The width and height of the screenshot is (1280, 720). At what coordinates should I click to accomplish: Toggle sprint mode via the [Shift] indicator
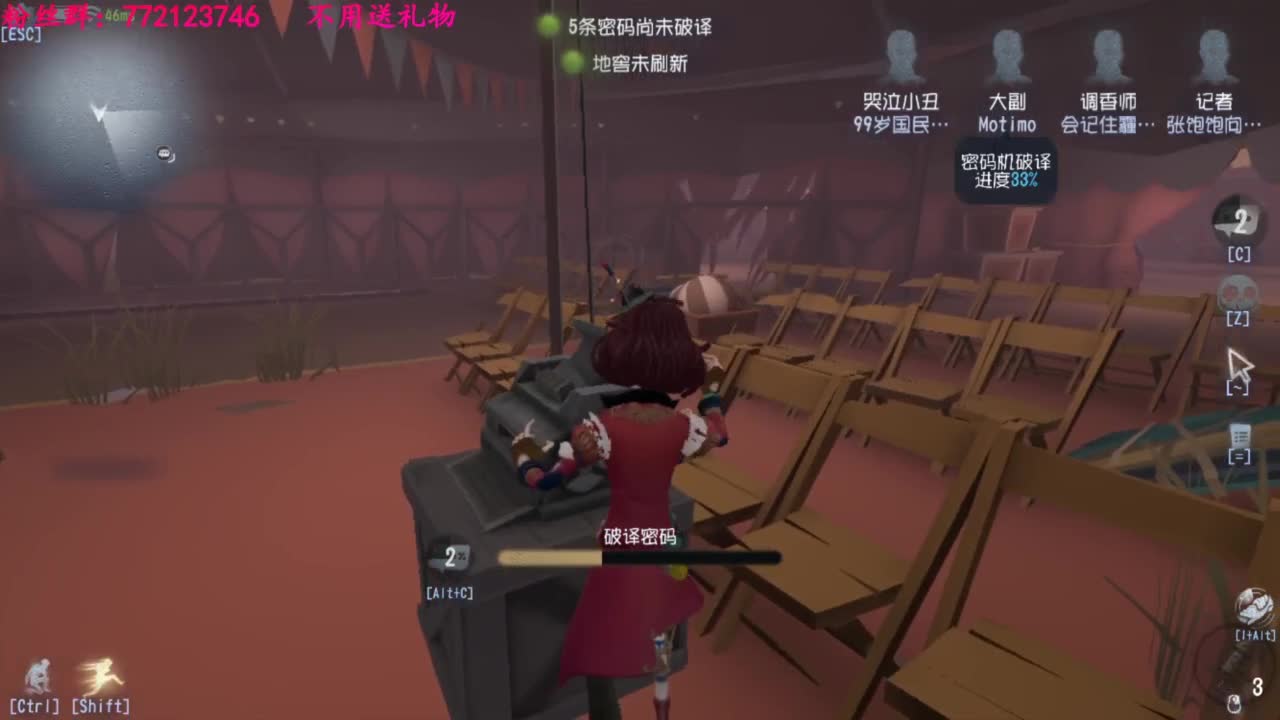click(99, 705)
